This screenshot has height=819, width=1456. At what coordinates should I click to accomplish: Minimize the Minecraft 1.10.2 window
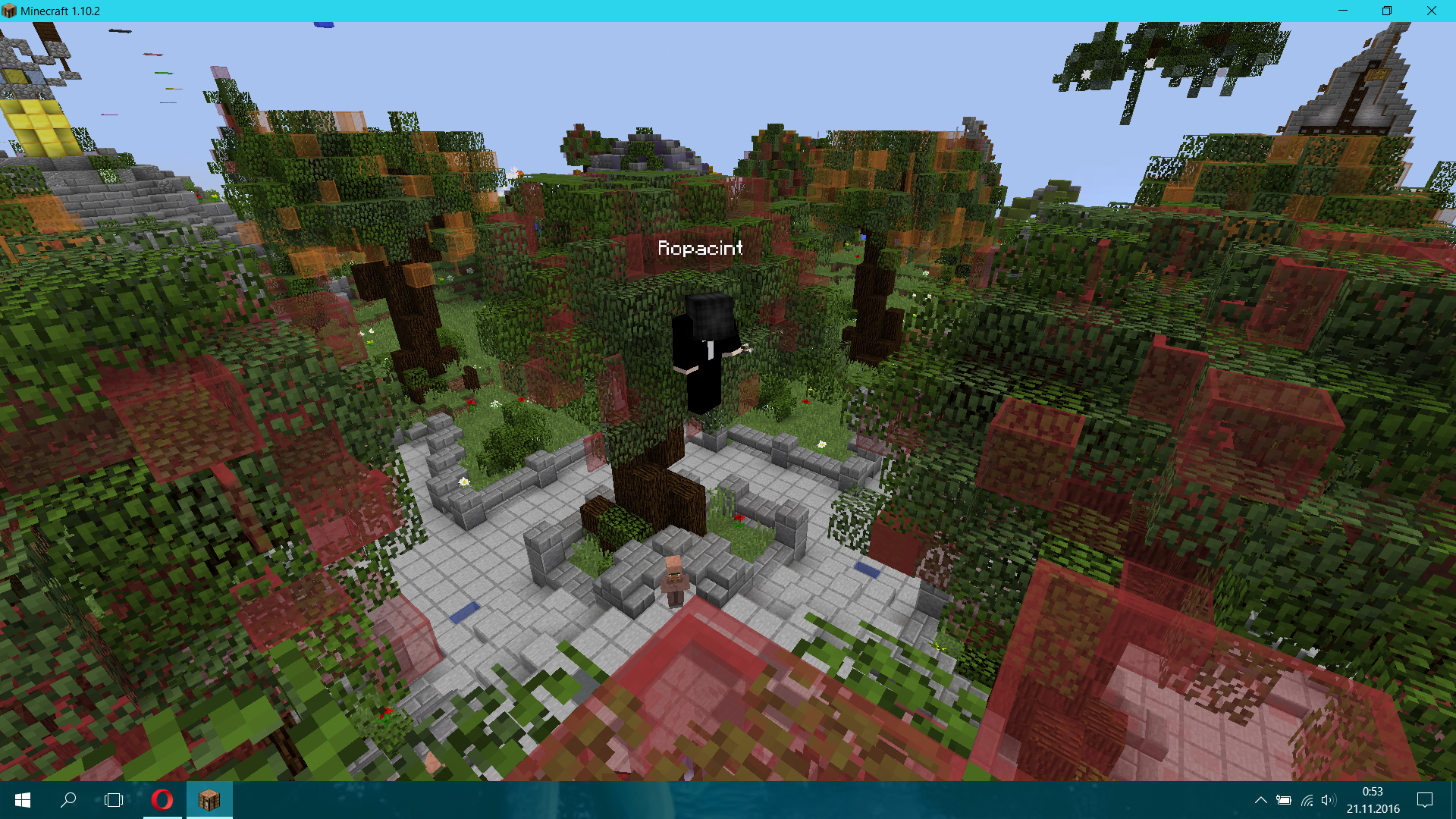1343,11
